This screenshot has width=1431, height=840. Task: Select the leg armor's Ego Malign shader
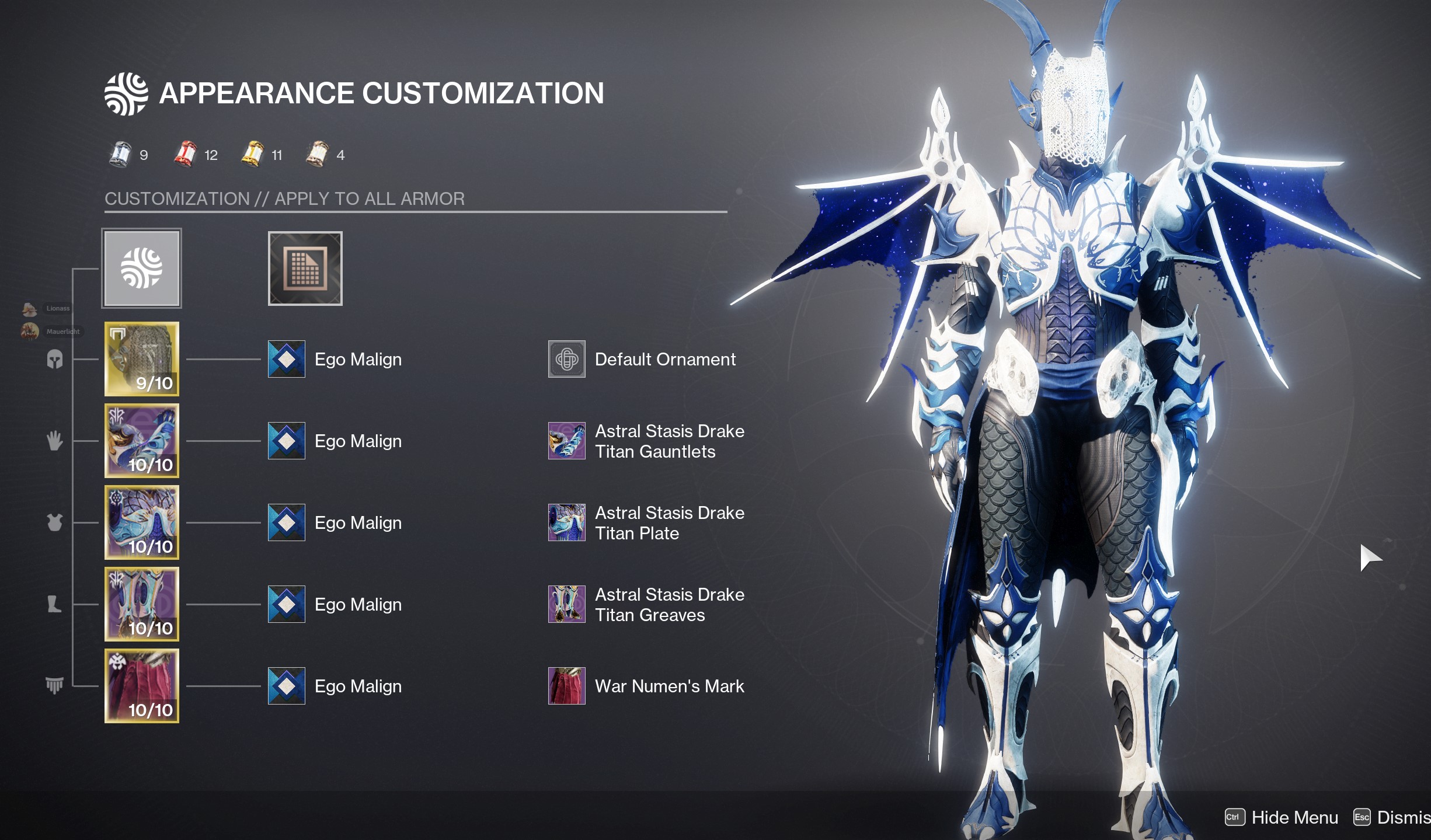coord(287,604)
